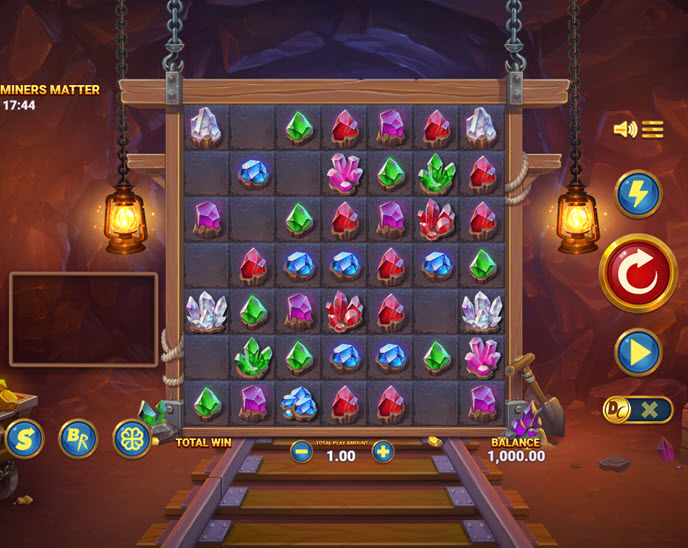Toggle the DC coin switch
Viewport: 688px width, 548px height.
click(637, 409)
